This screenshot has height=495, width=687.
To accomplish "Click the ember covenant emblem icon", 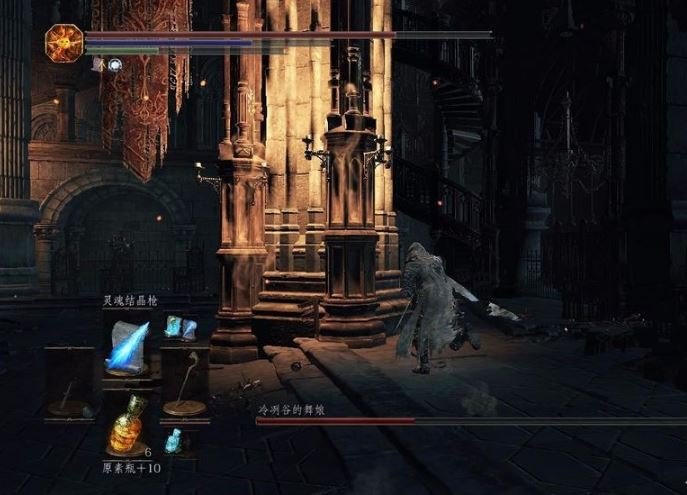I will [x=64, y=43].
